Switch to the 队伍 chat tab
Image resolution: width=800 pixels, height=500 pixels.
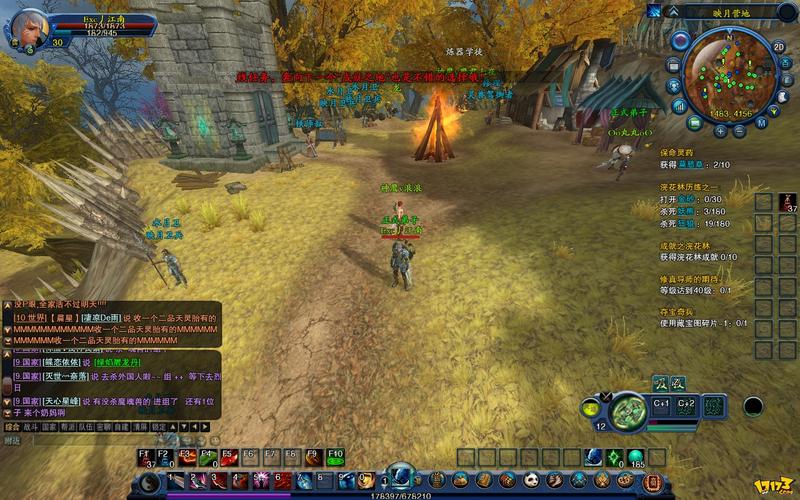click(x=86, y=426)
